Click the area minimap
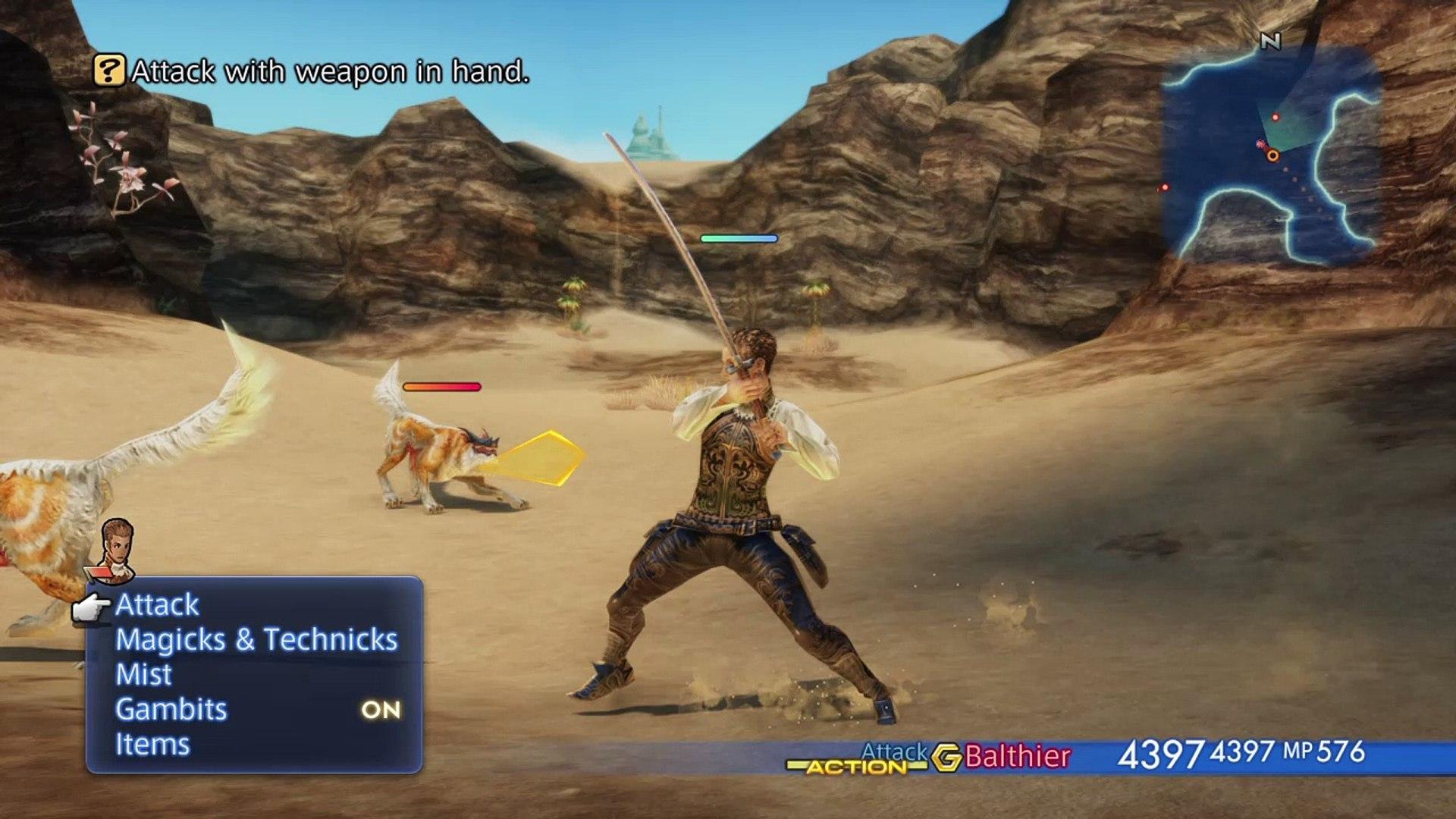 (1270, 155)
